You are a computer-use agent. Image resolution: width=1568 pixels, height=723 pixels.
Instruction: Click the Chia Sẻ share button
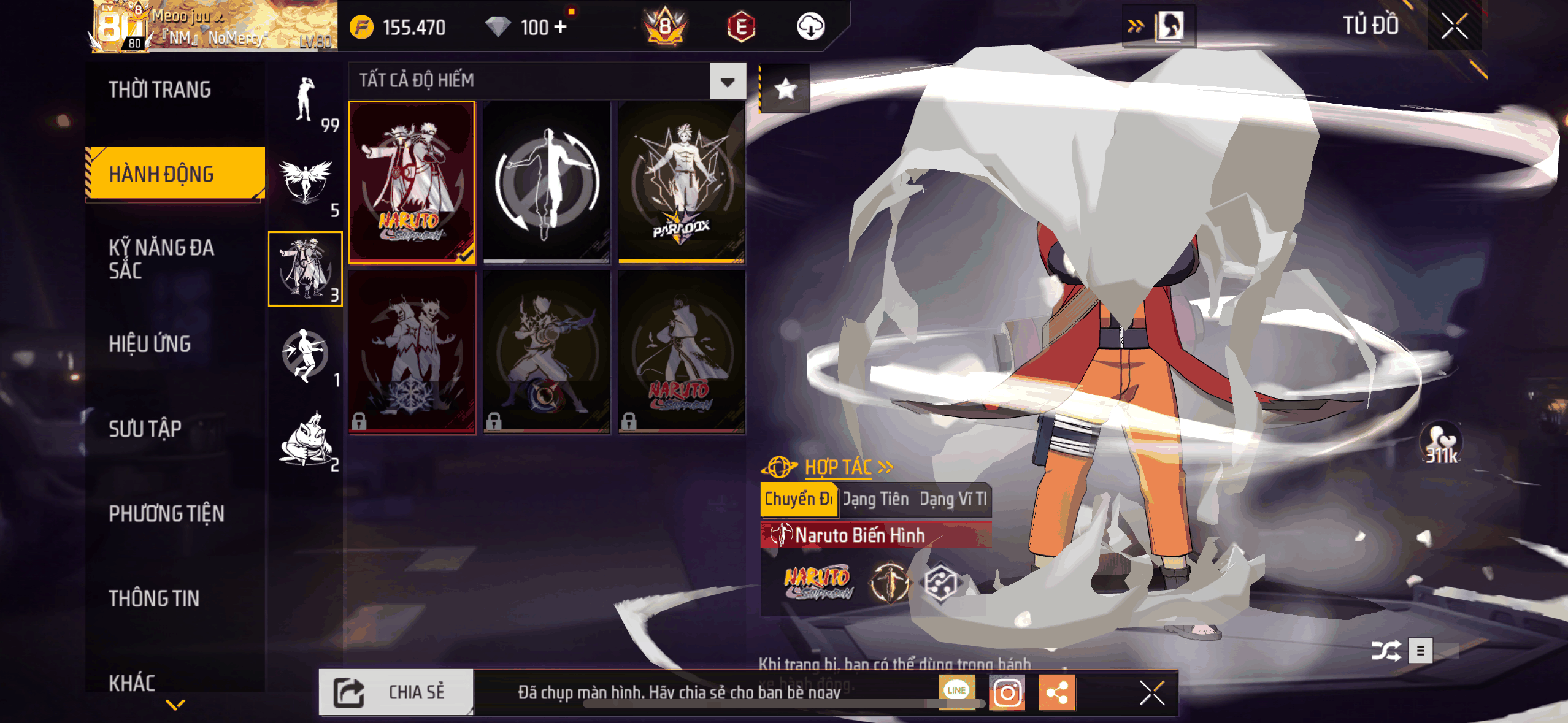tap(396, 692)
